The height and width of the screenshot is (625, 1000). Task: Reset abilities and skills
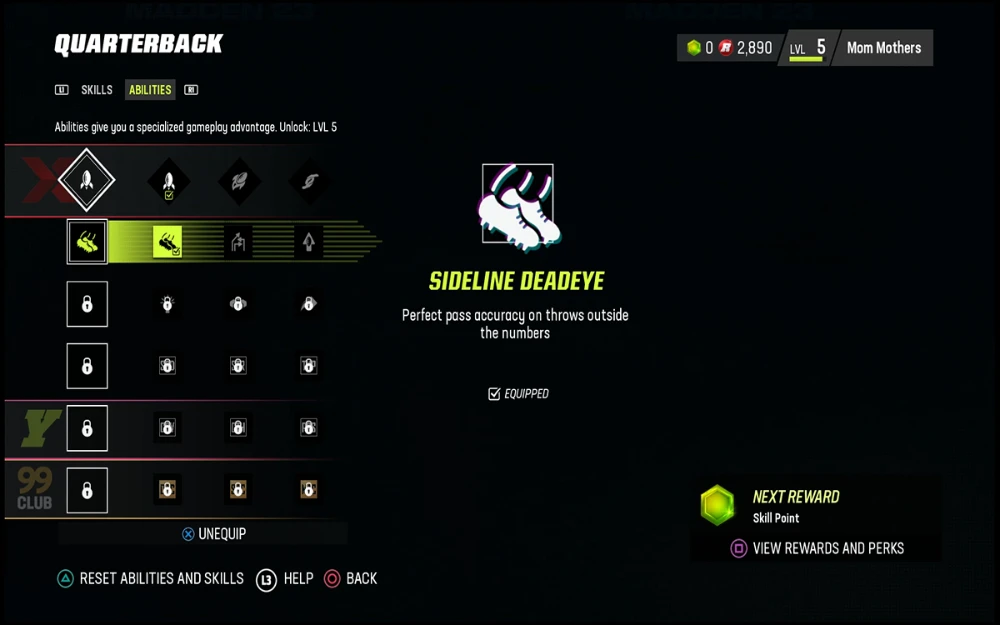pos(149,578)
